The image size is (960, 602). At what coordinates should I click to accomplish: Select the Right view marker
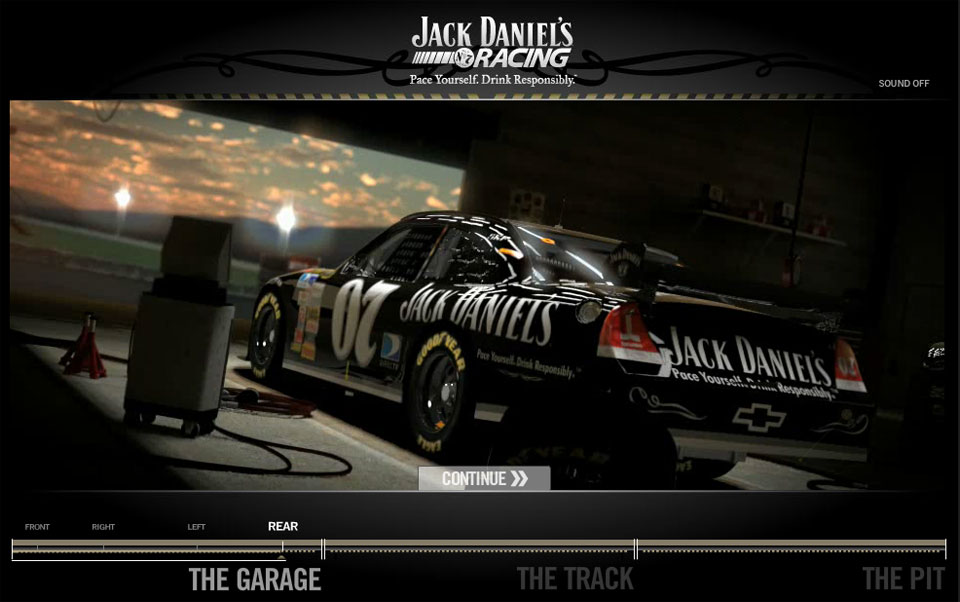[104, 527]
